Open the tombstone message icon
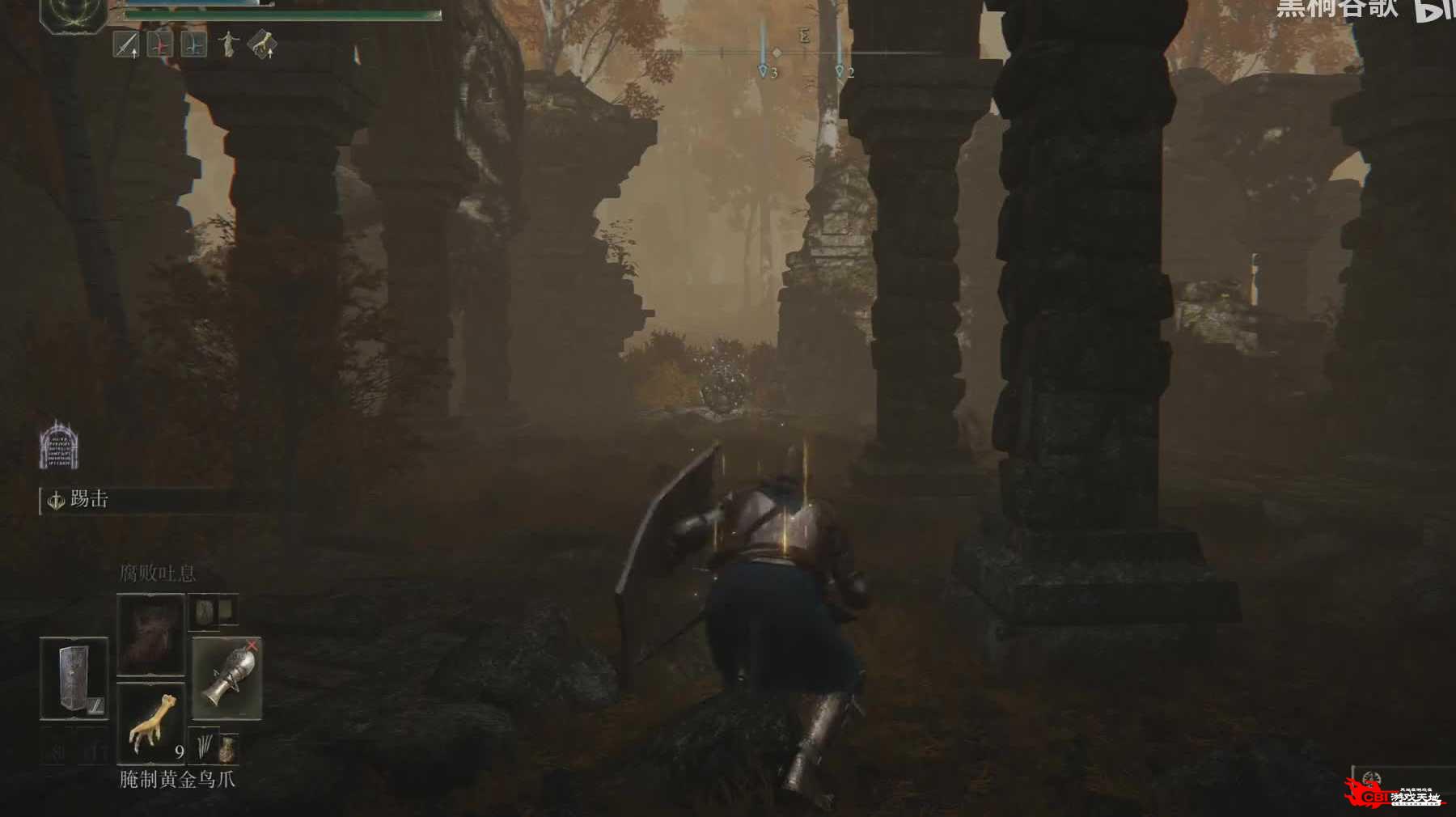The image size is (1456, 817). click(x=58, y=446)
